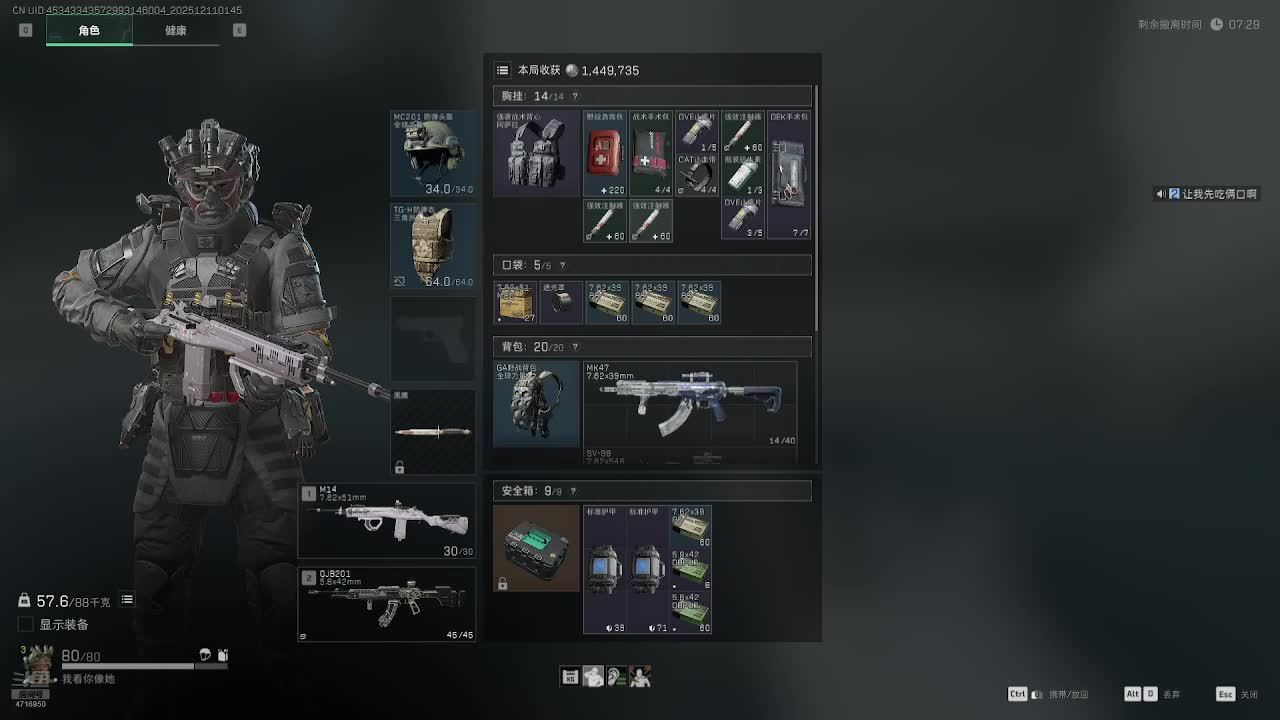Select the DEK surgery kit item
This screenshot has width=1280, height=720.
(789, 175)
